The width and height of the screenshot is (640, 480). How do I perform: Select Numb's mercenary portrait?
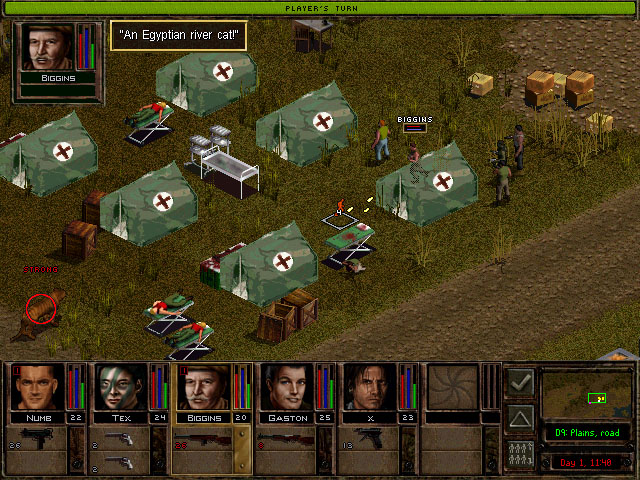tap(38, 387)
